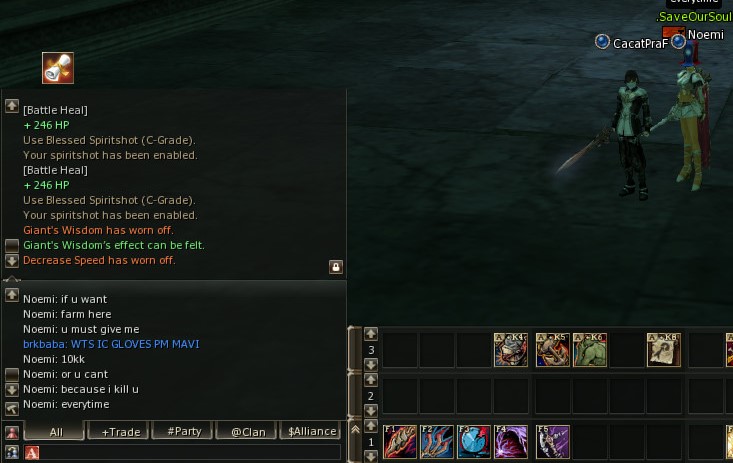Click the scroll buff icon above chat
The image size is (733, 463).
(x=58, y=68)
